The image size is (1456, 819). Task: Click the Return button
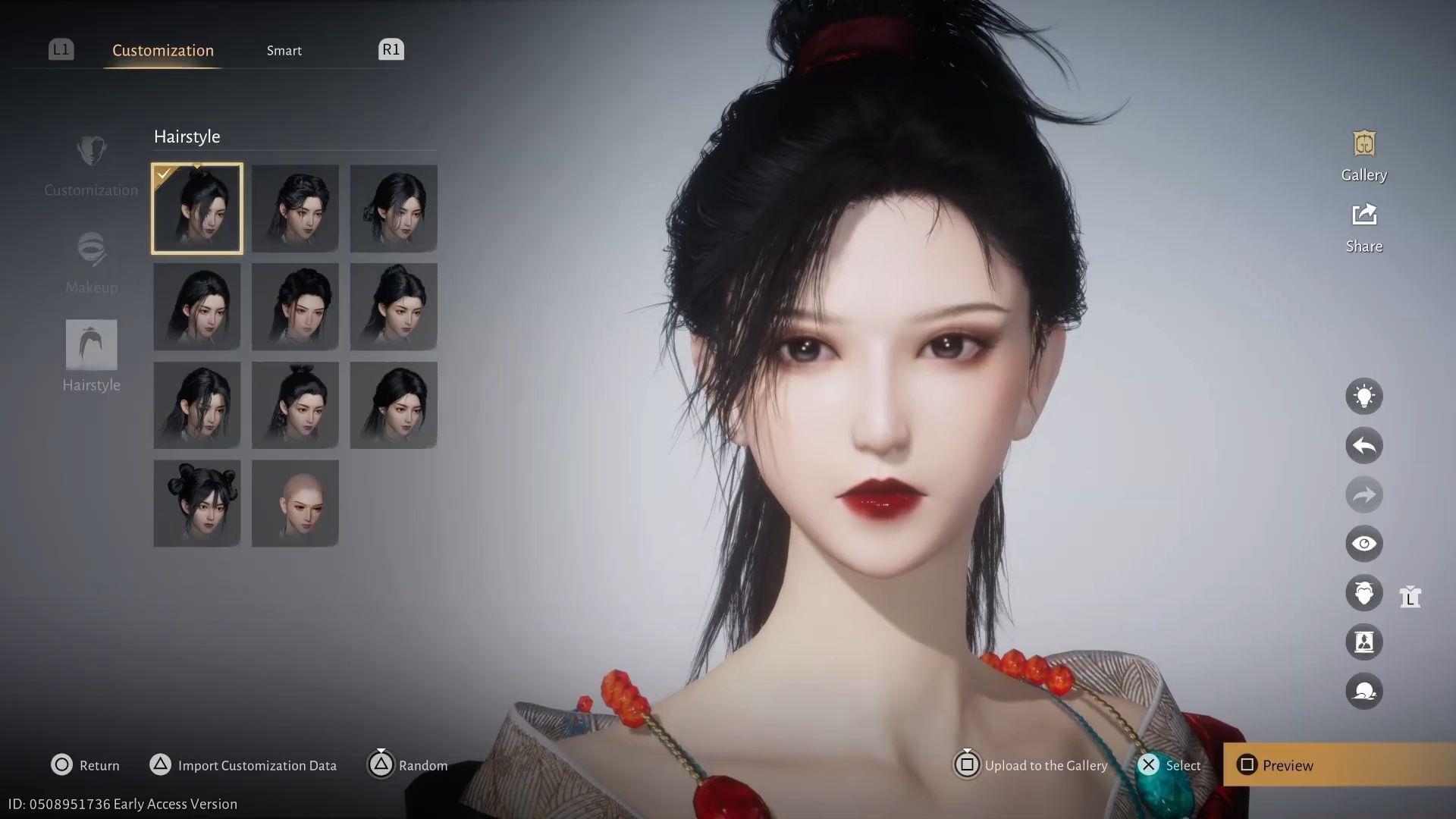(x=85, y=765)
